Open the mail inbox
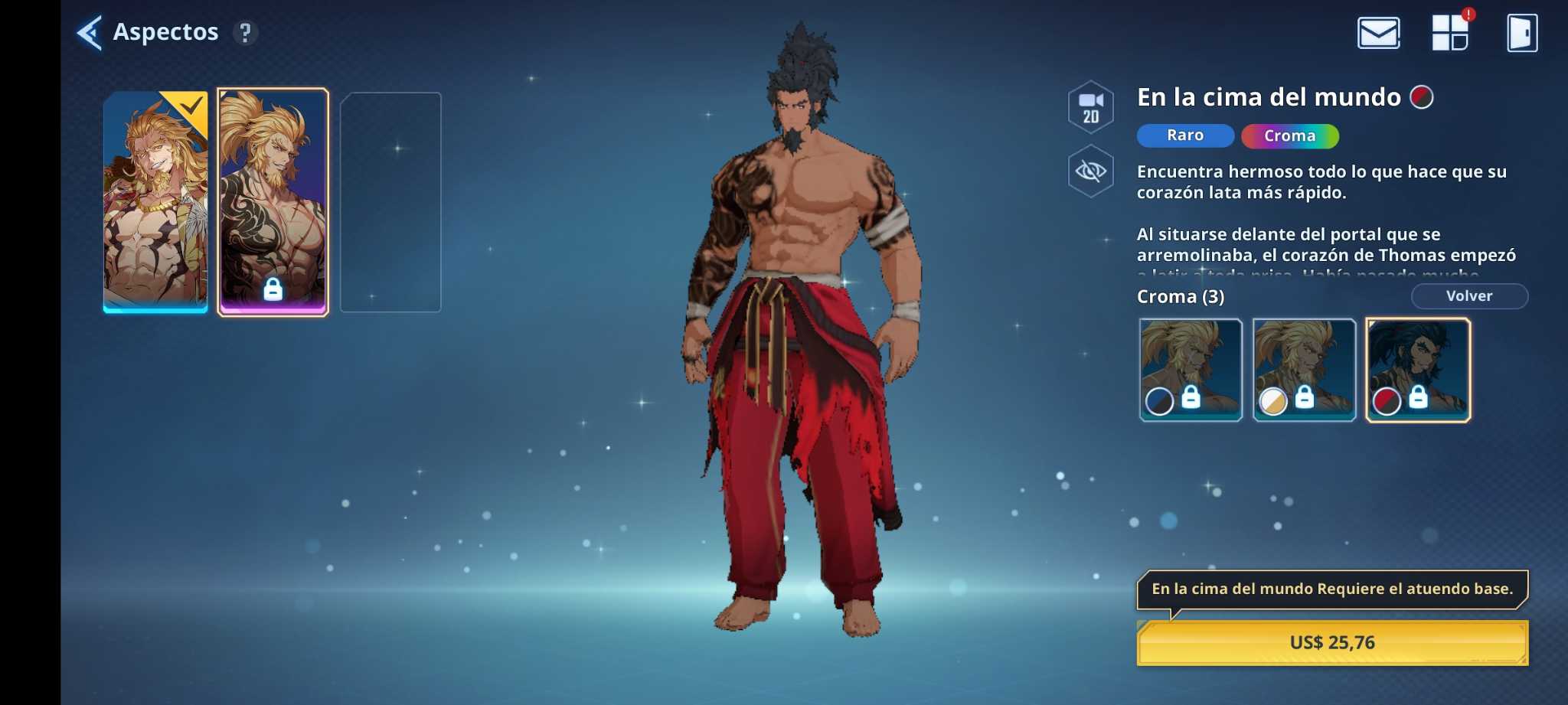Screen dimensions: 1568x705 pos(1378,33)
